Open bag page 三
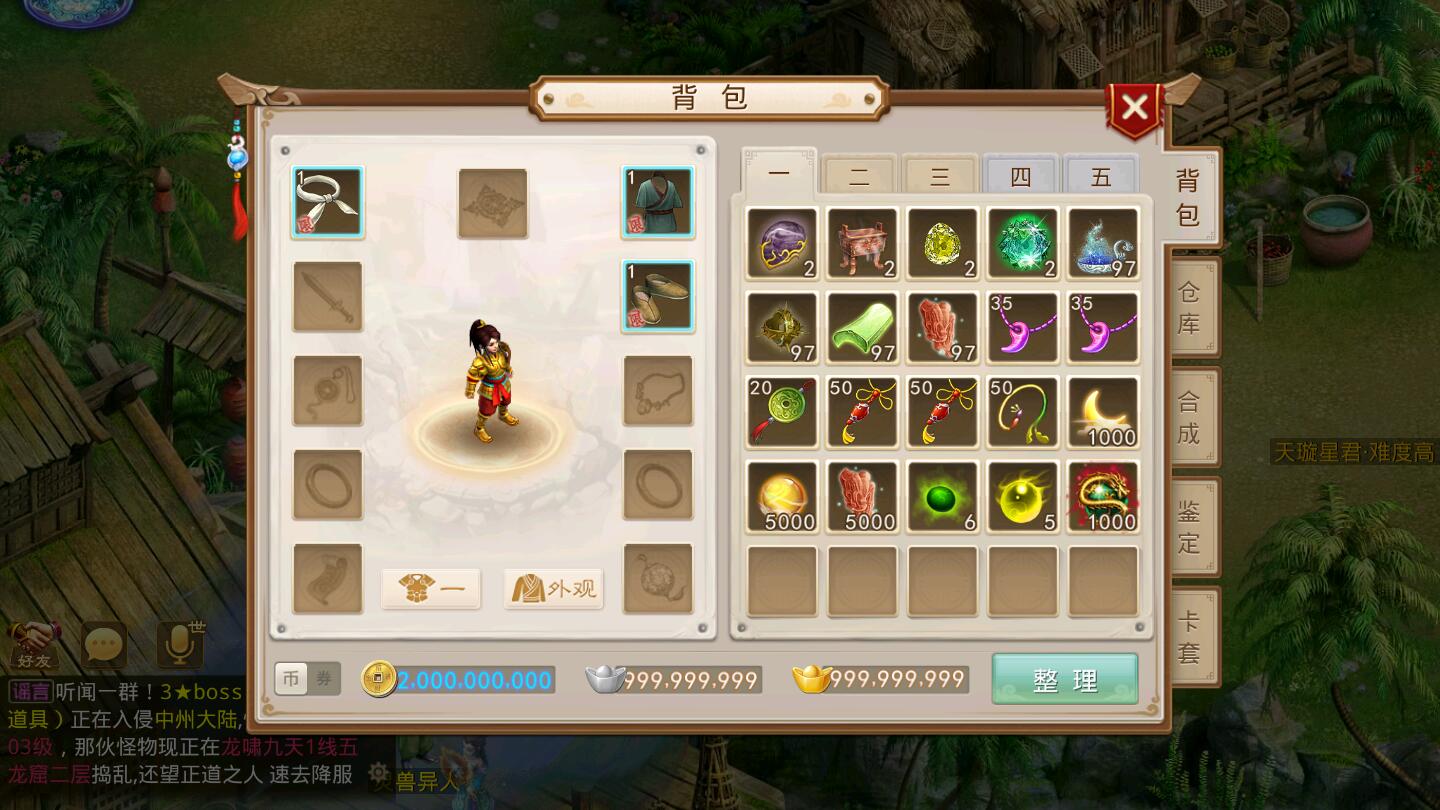1440x810 pixels. 940,177
